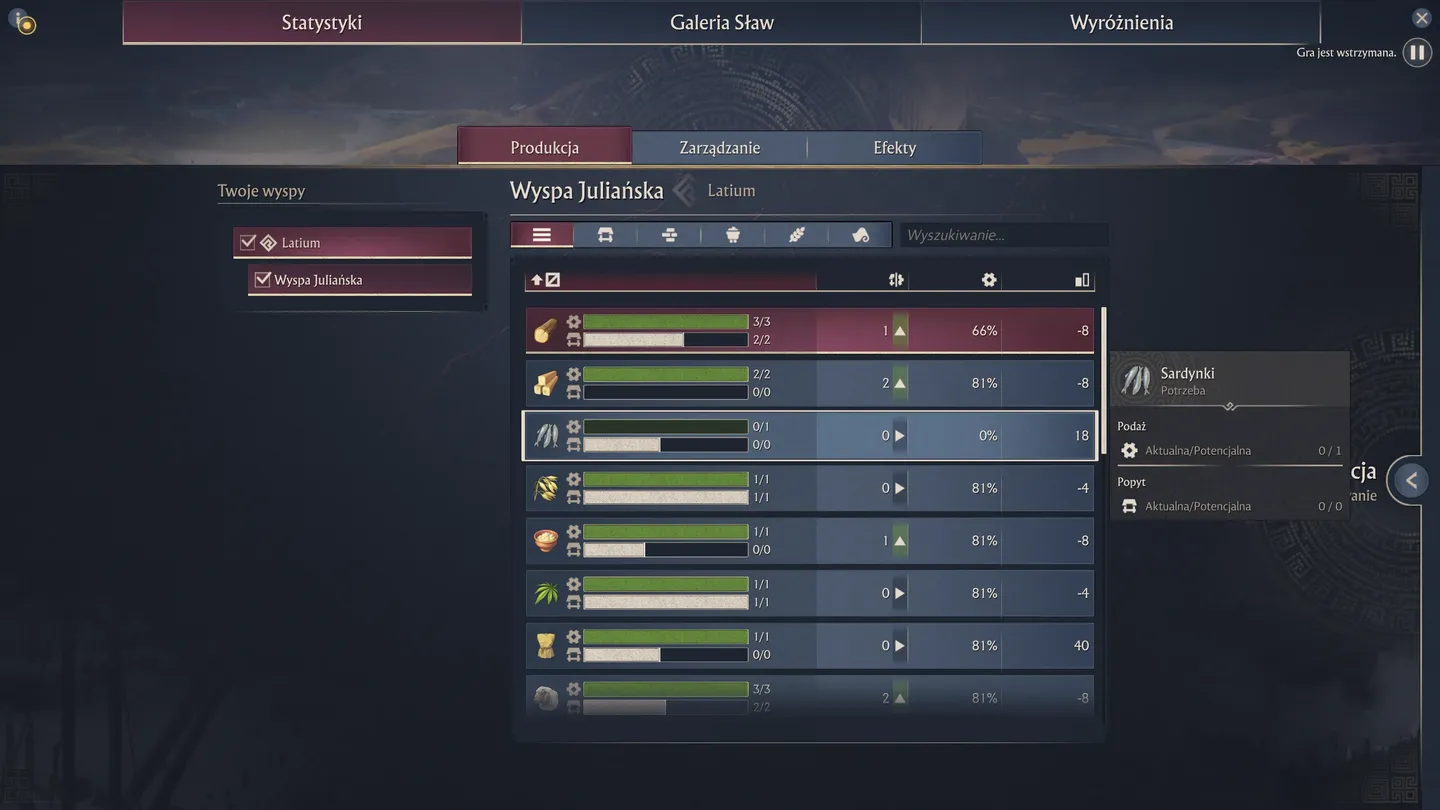Filter goods by the brick icon category
Screen dimensions: 1440x810
[x=669, y=235]
